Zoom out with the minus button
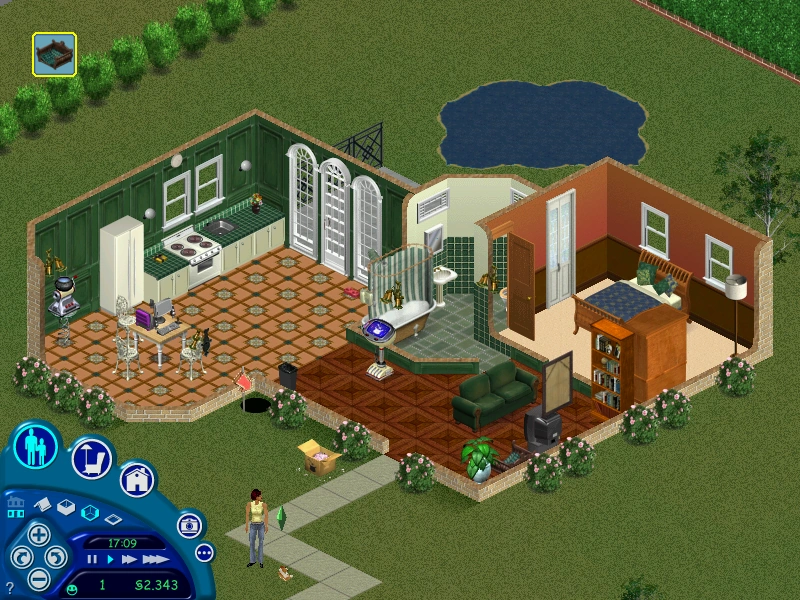800x600 pixels. click(x=39, y=578)
